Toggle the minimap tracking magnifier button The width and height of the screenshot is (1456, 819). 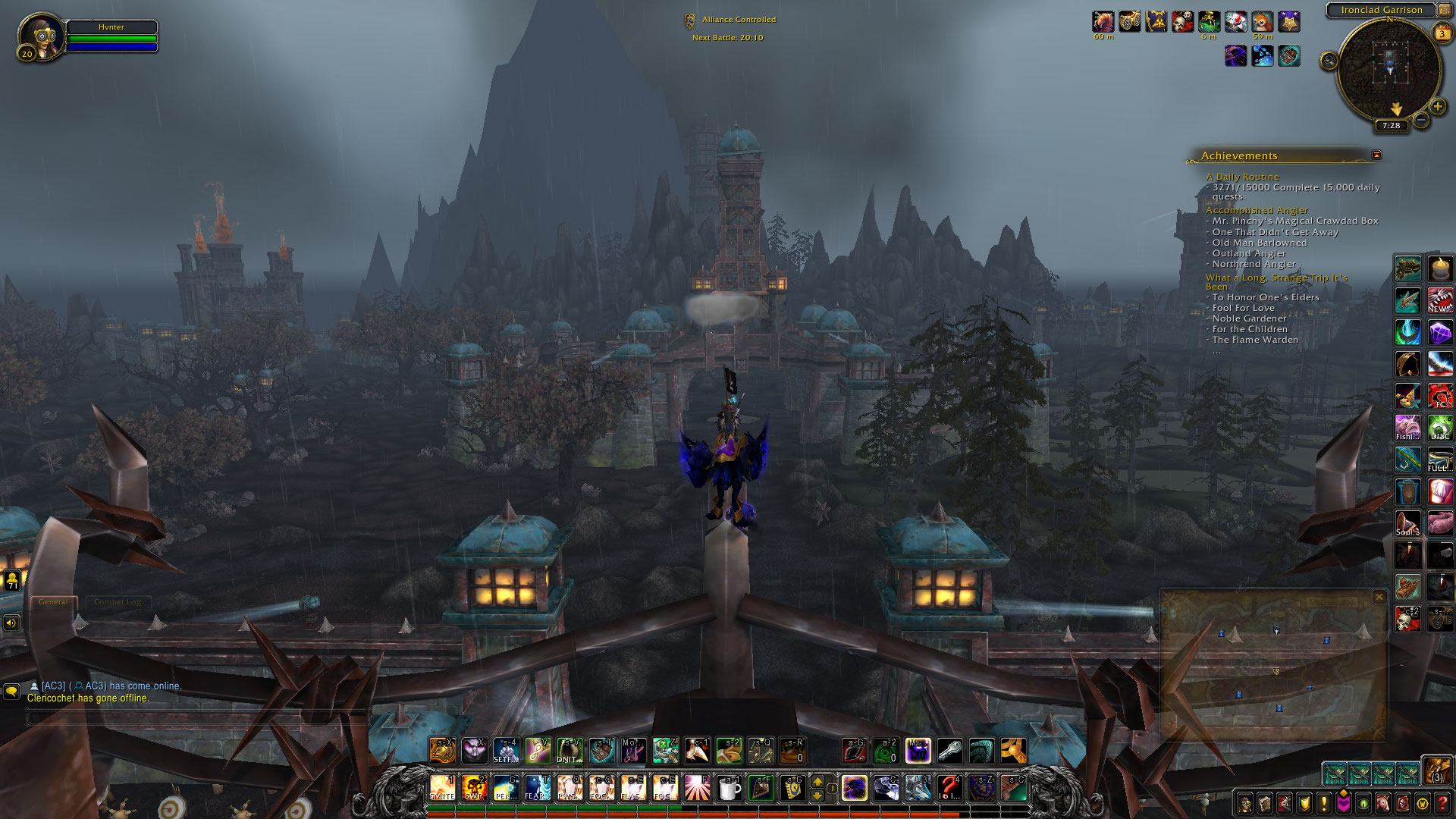[1329, 61]
